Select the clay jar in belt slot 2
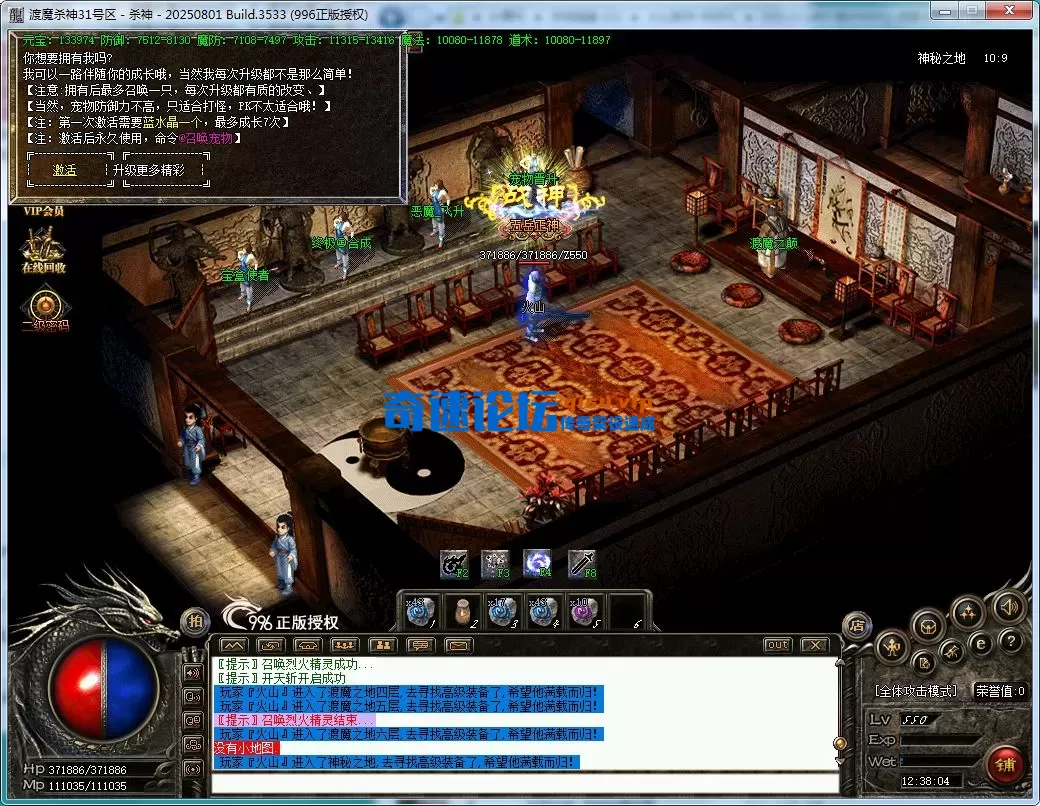 464,612
